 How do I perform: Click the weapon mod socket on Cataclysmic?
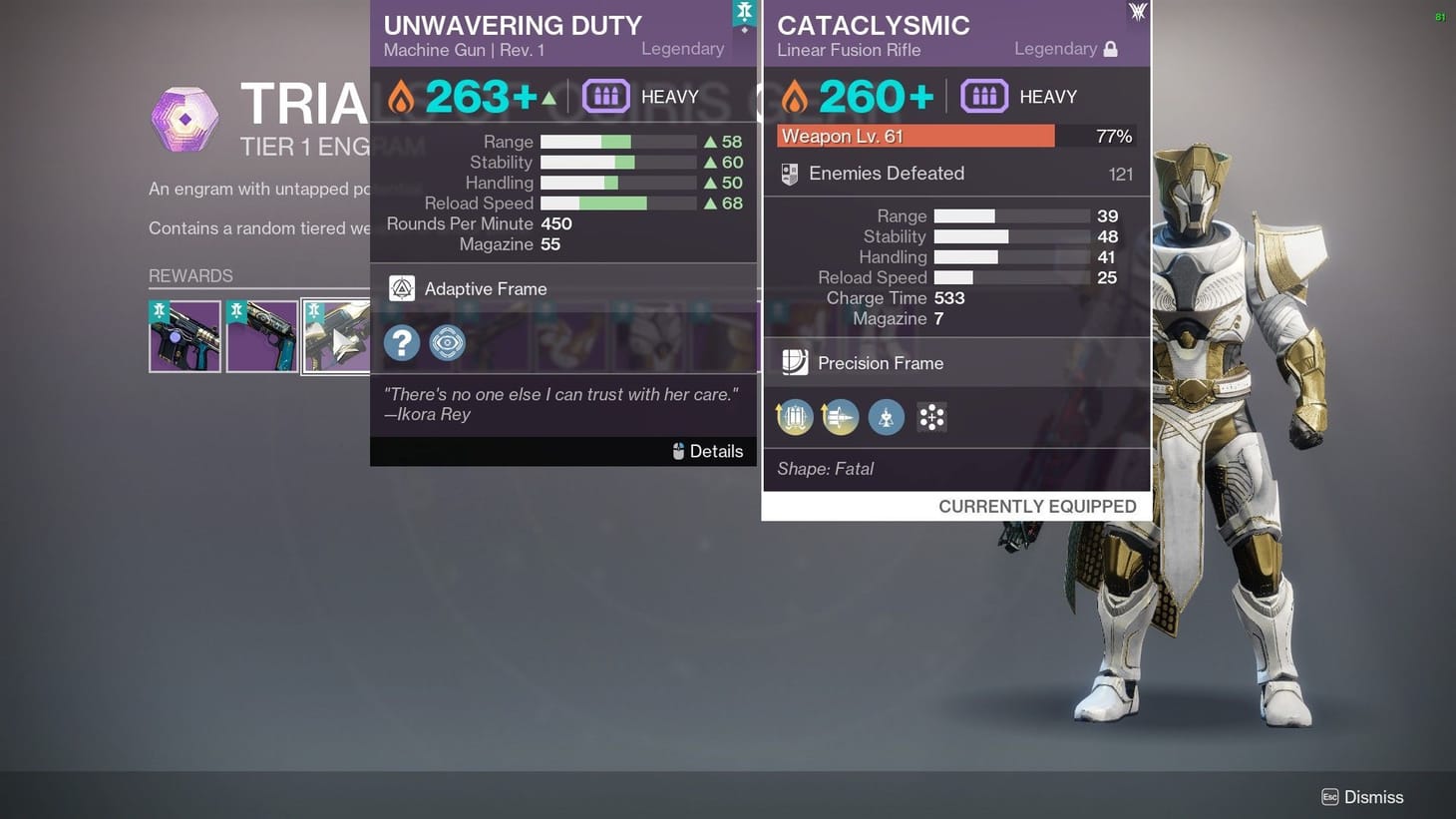(x=931, y=416)
